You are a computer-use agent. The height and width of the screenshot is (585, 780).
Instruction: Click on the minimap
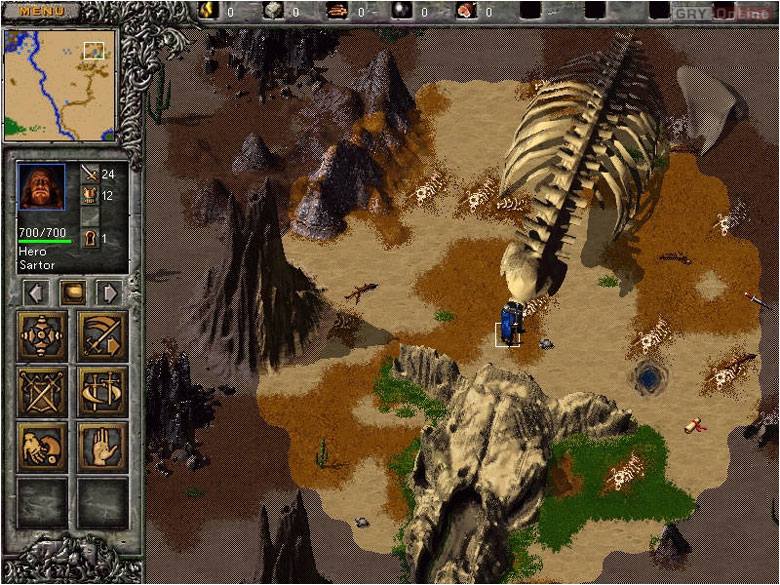pos(59,85)
